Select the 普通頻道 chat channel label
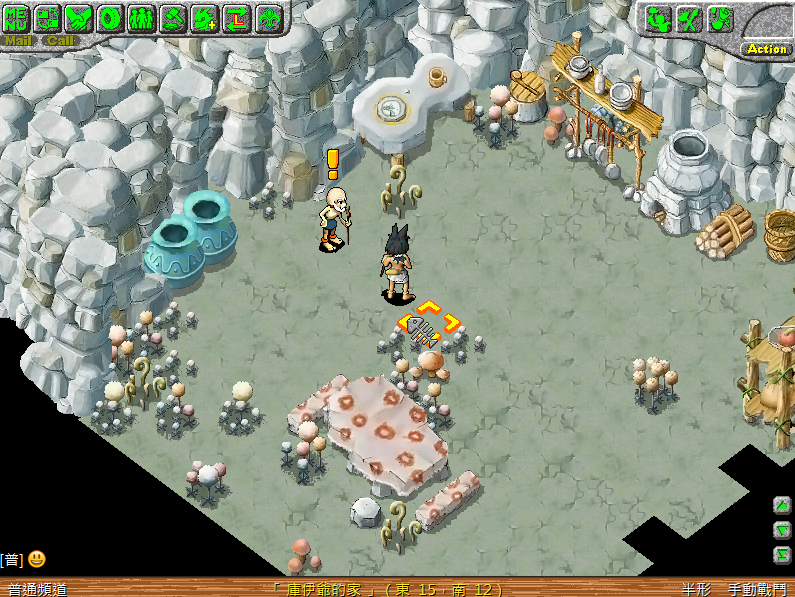This screenshot has width=795, height=597. (37, 589)
